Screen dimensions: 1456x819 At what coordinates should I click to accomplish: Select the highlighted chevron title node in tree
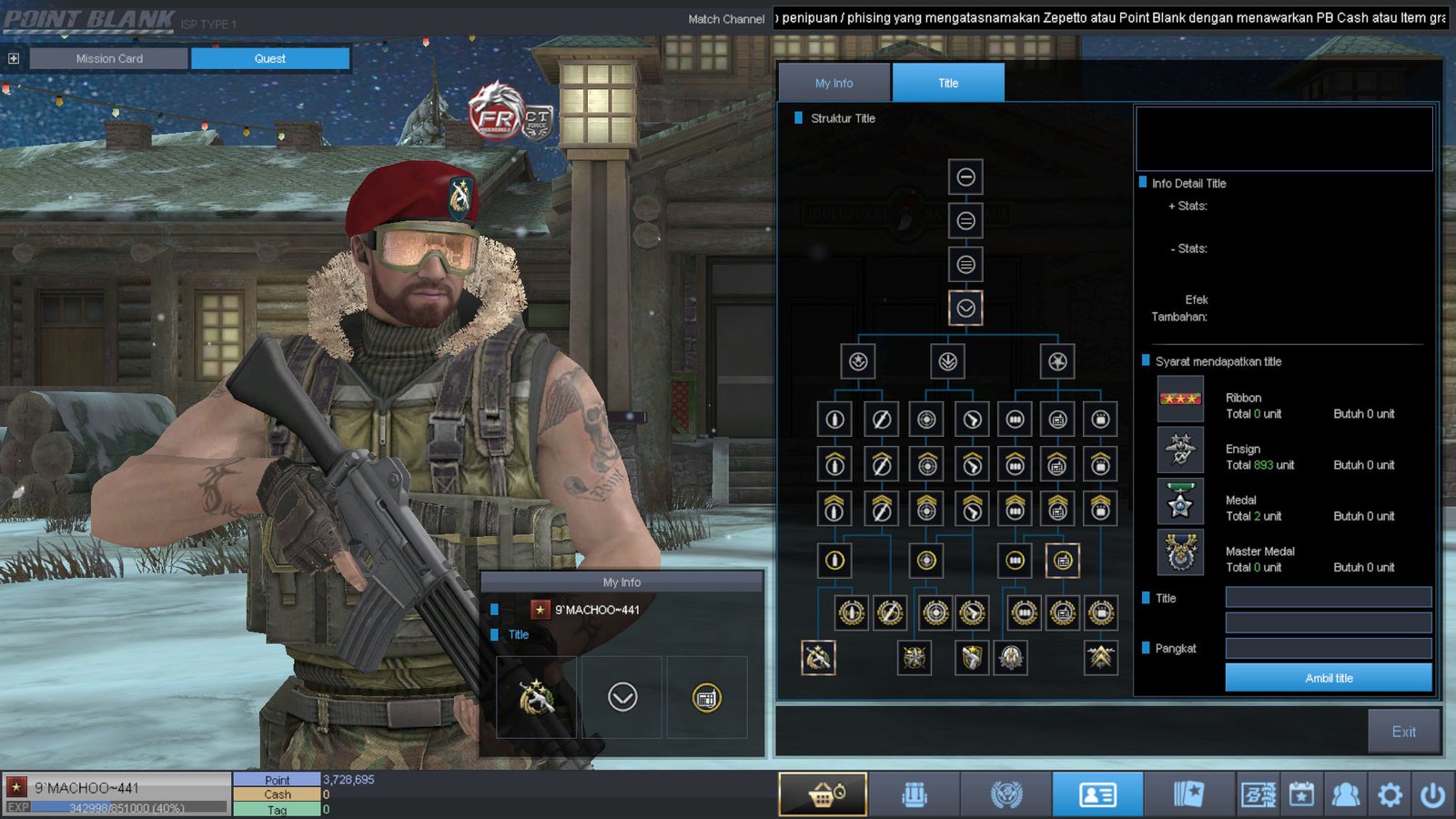(x=966, y=308)
